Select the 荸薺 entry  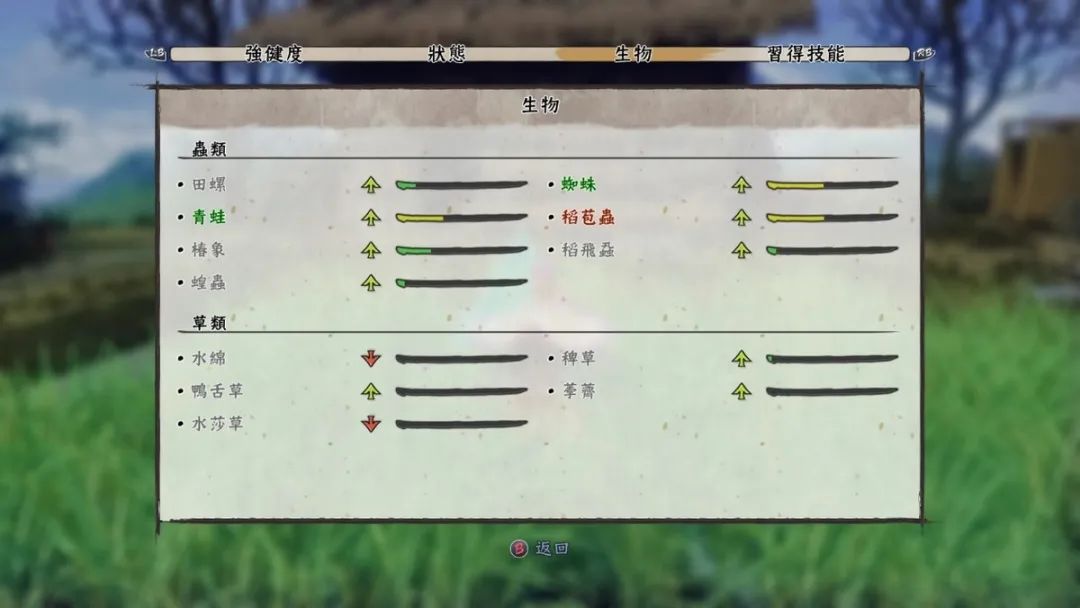pos(578,391)
